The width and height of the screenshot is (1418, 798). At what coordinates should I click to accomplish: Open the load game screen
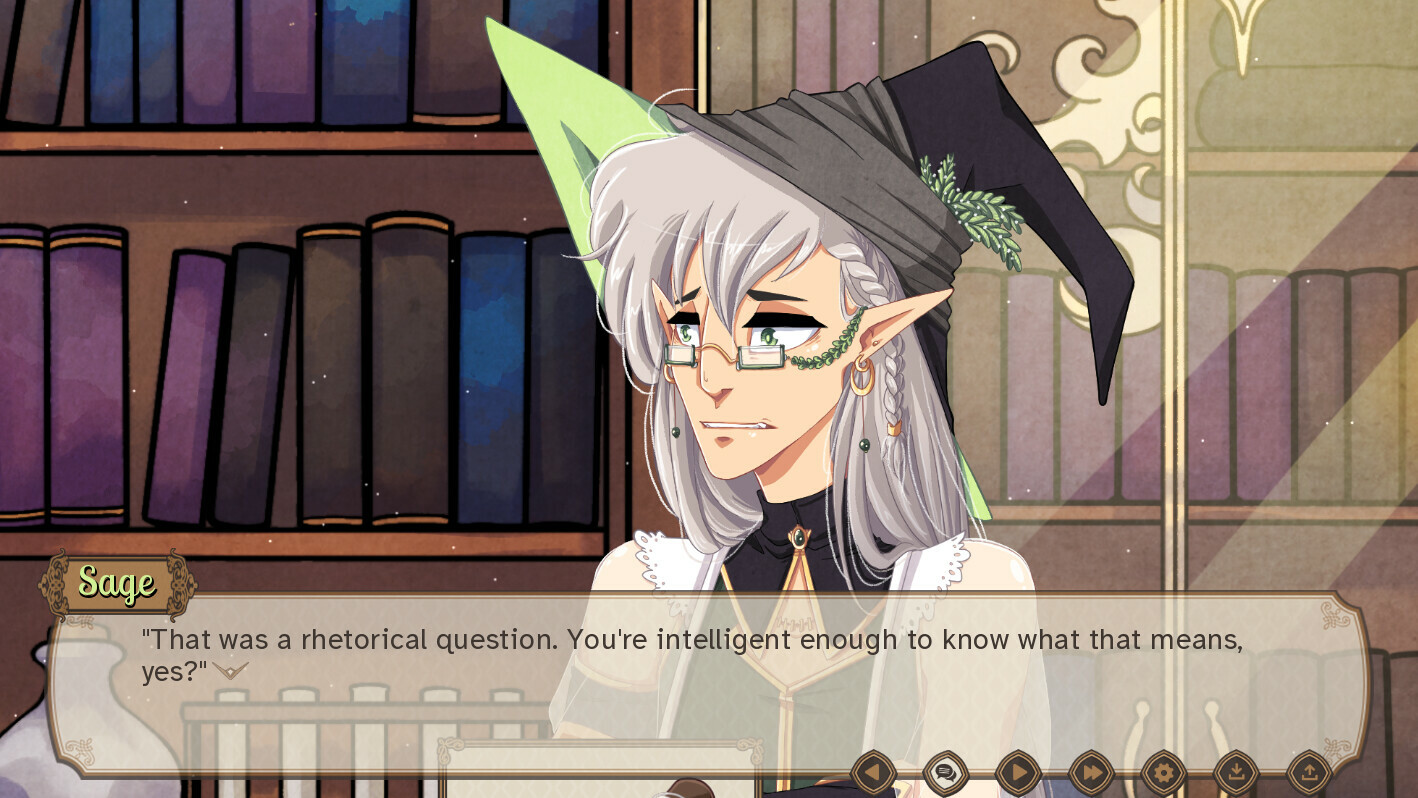pyautogui.click(x=1308, y=773)
